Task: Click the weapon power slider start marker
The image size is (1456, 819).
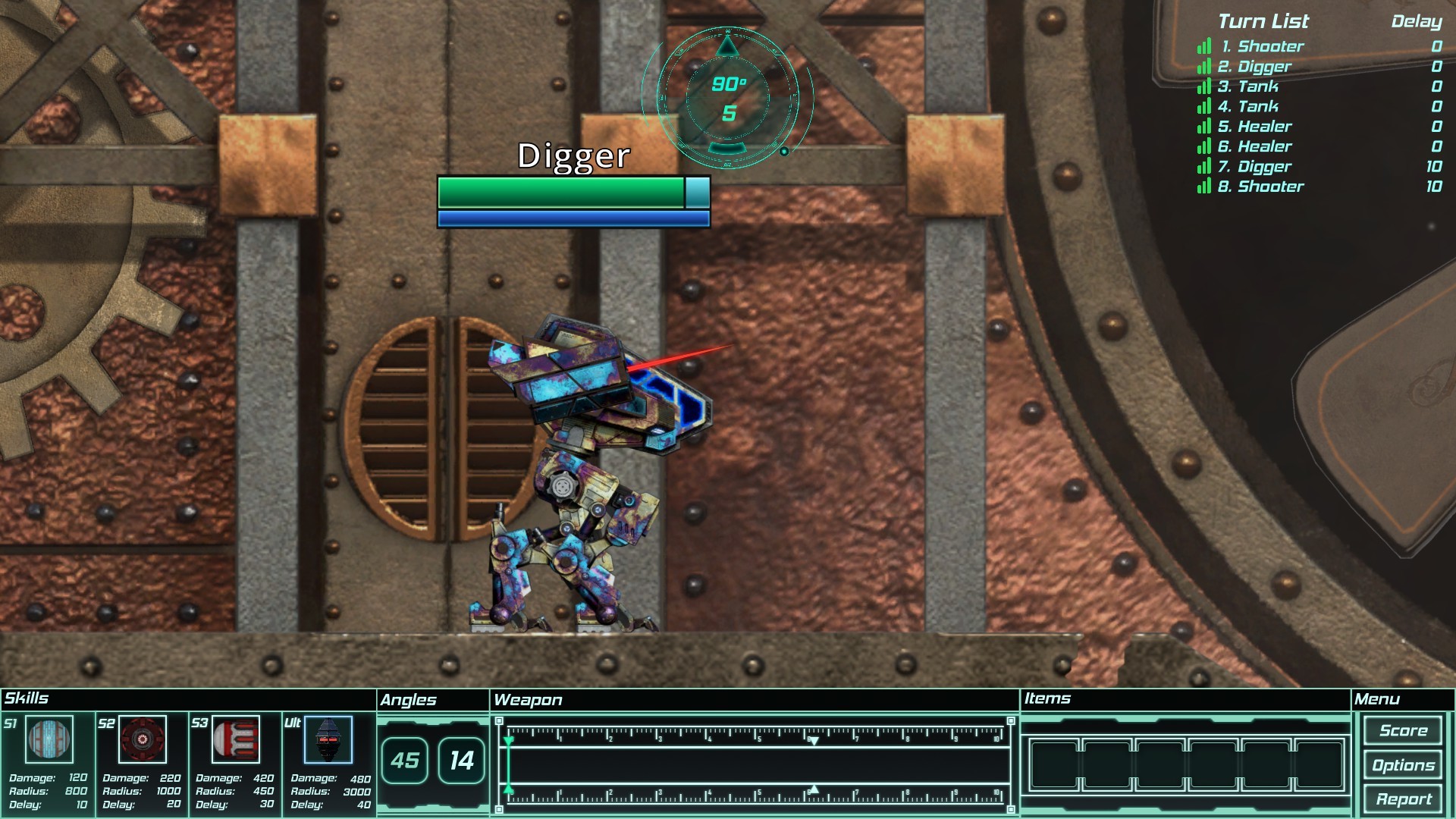Action: click(x=507, y=762)
